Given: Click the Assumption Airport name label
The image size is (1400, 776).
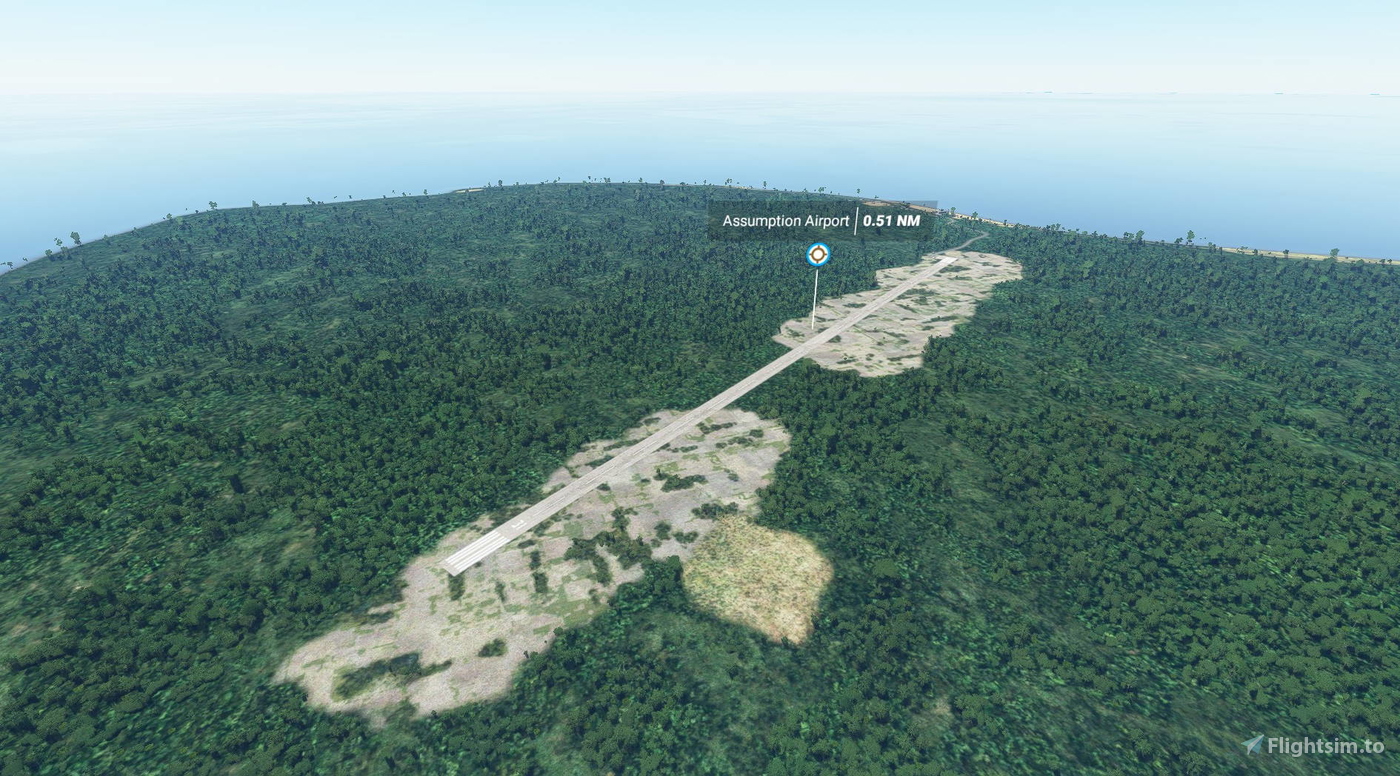Looking at the screenshot, I should (x=786, y=222).
